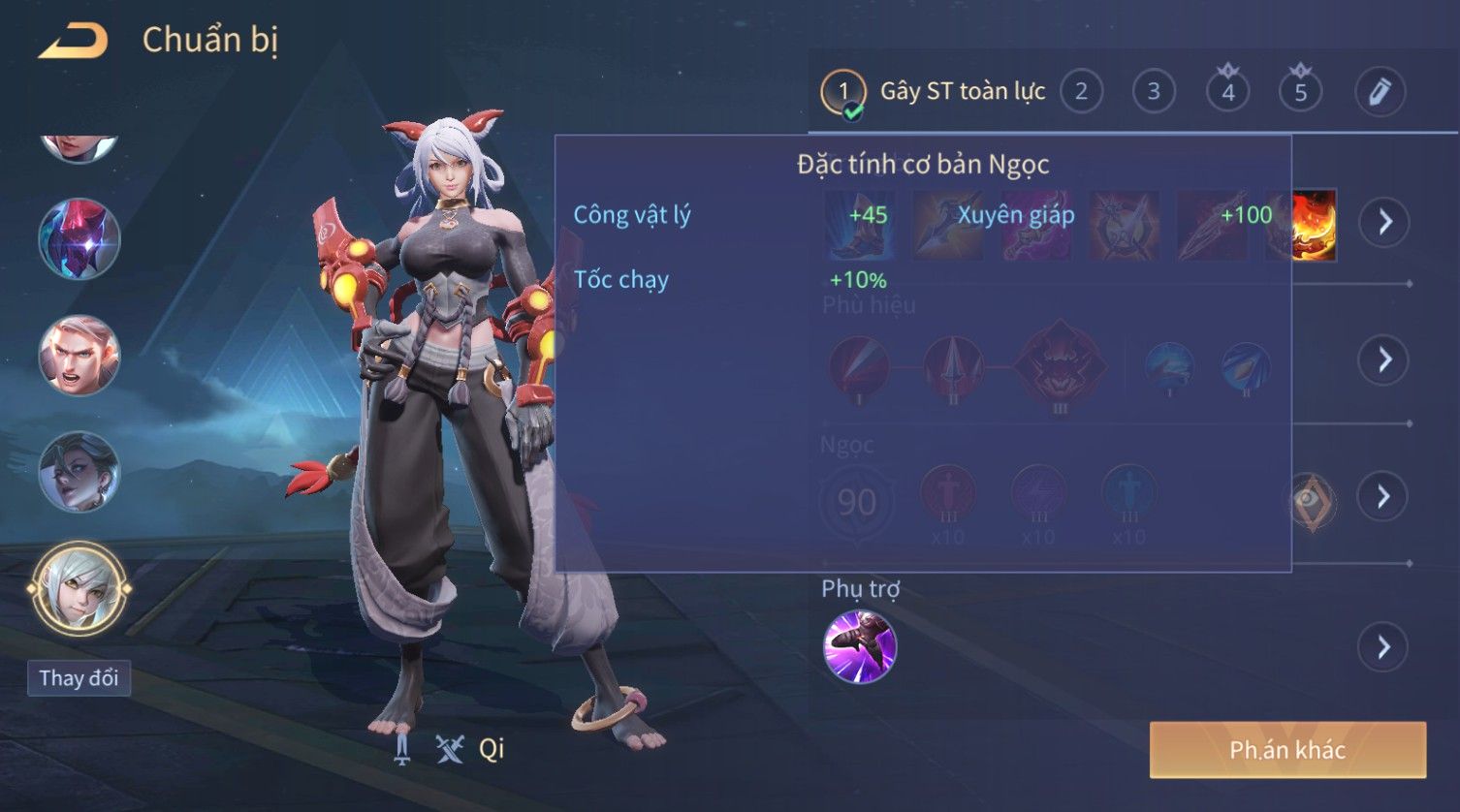Switch to build preset 2

pyautogui.click(x=1081, y=92)
